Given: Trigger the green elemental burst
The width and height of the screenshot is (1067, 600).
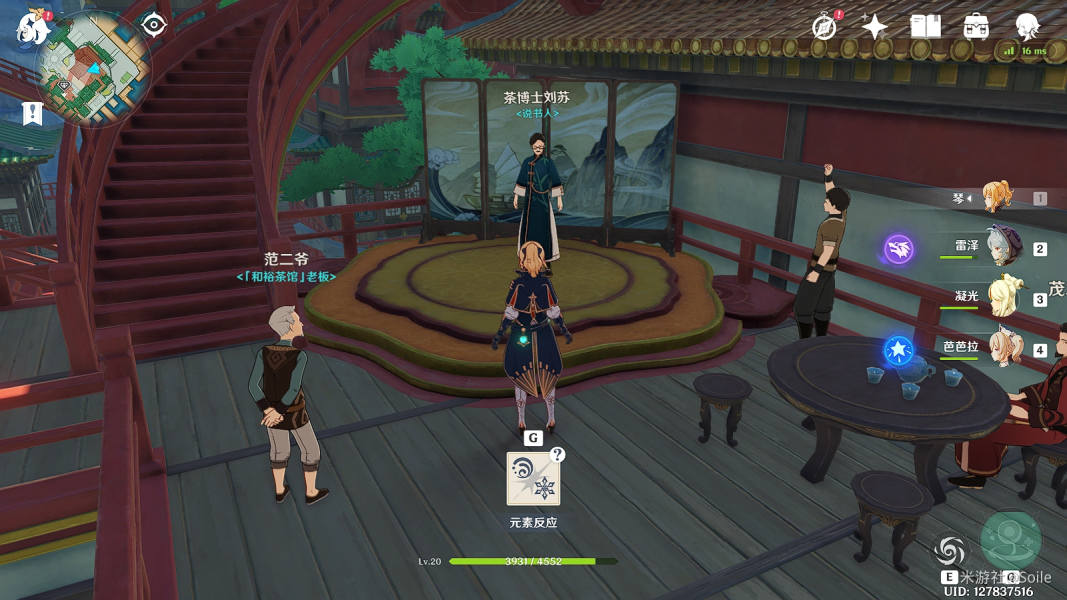Looking at the screenshot, I should 1011,541.
